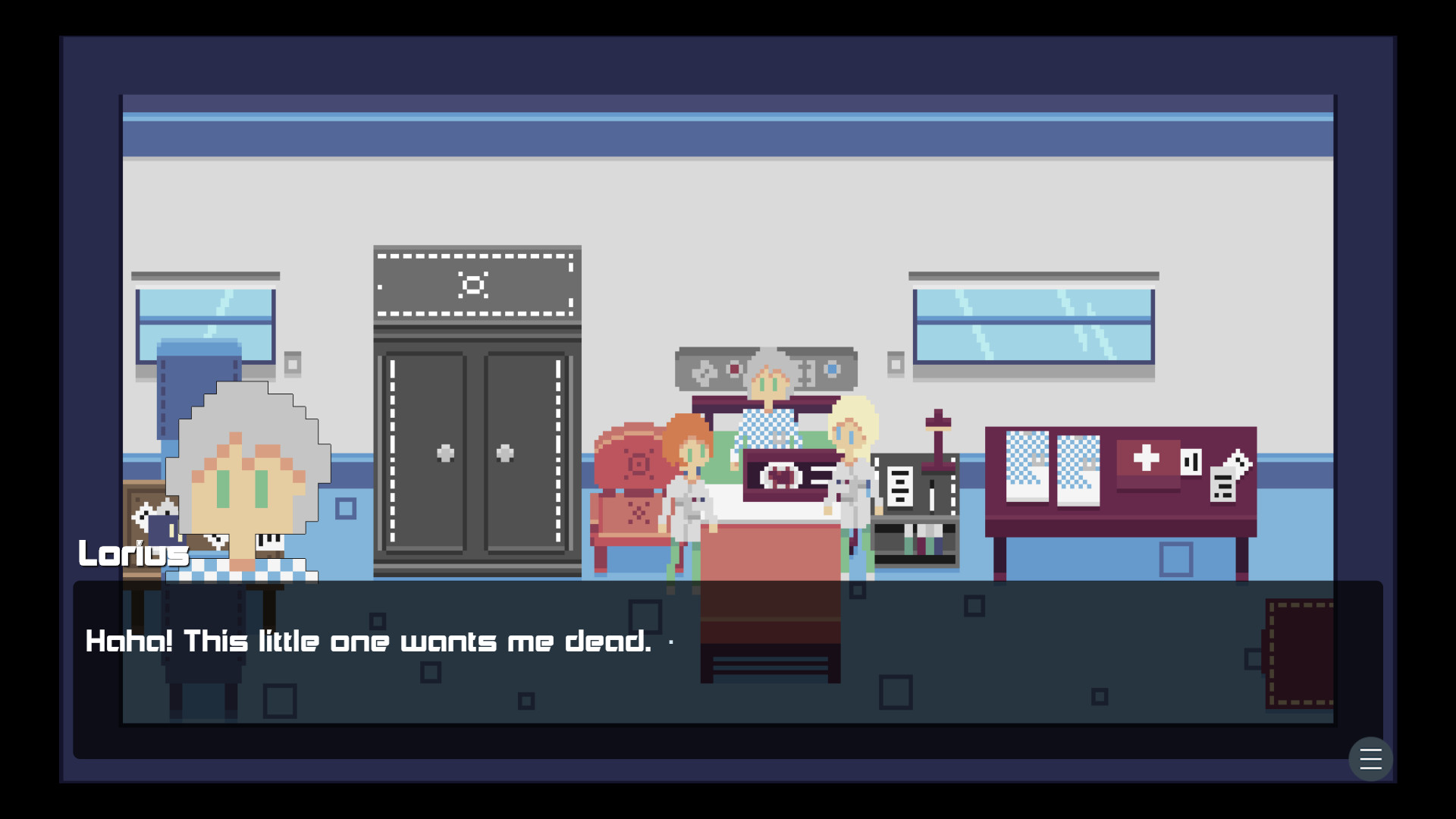The image size is (1456, 819).
Task: Open the upper wardrobe cabinet compartment
Action: [x=474, y=284]
